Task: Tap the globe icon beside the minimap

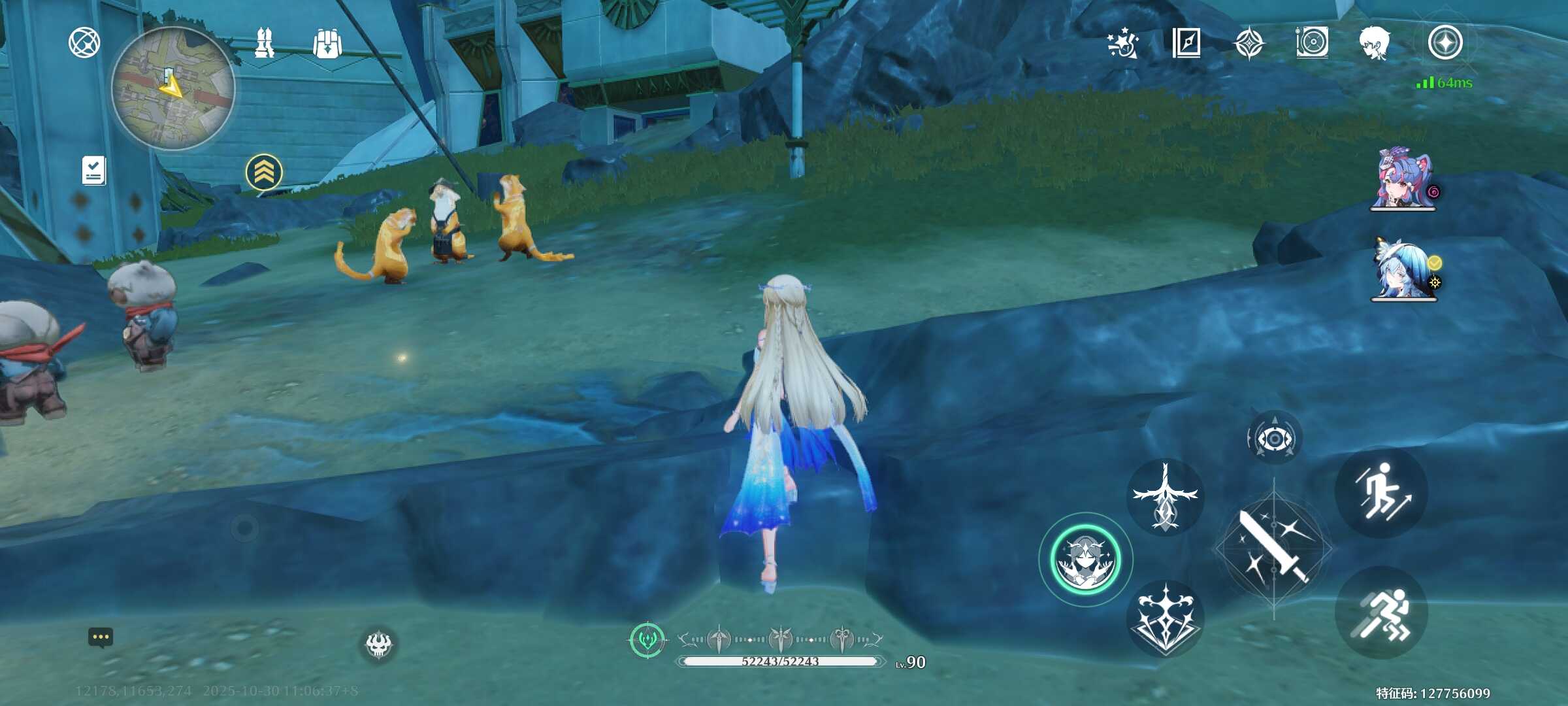Action: tap(84, 43)
